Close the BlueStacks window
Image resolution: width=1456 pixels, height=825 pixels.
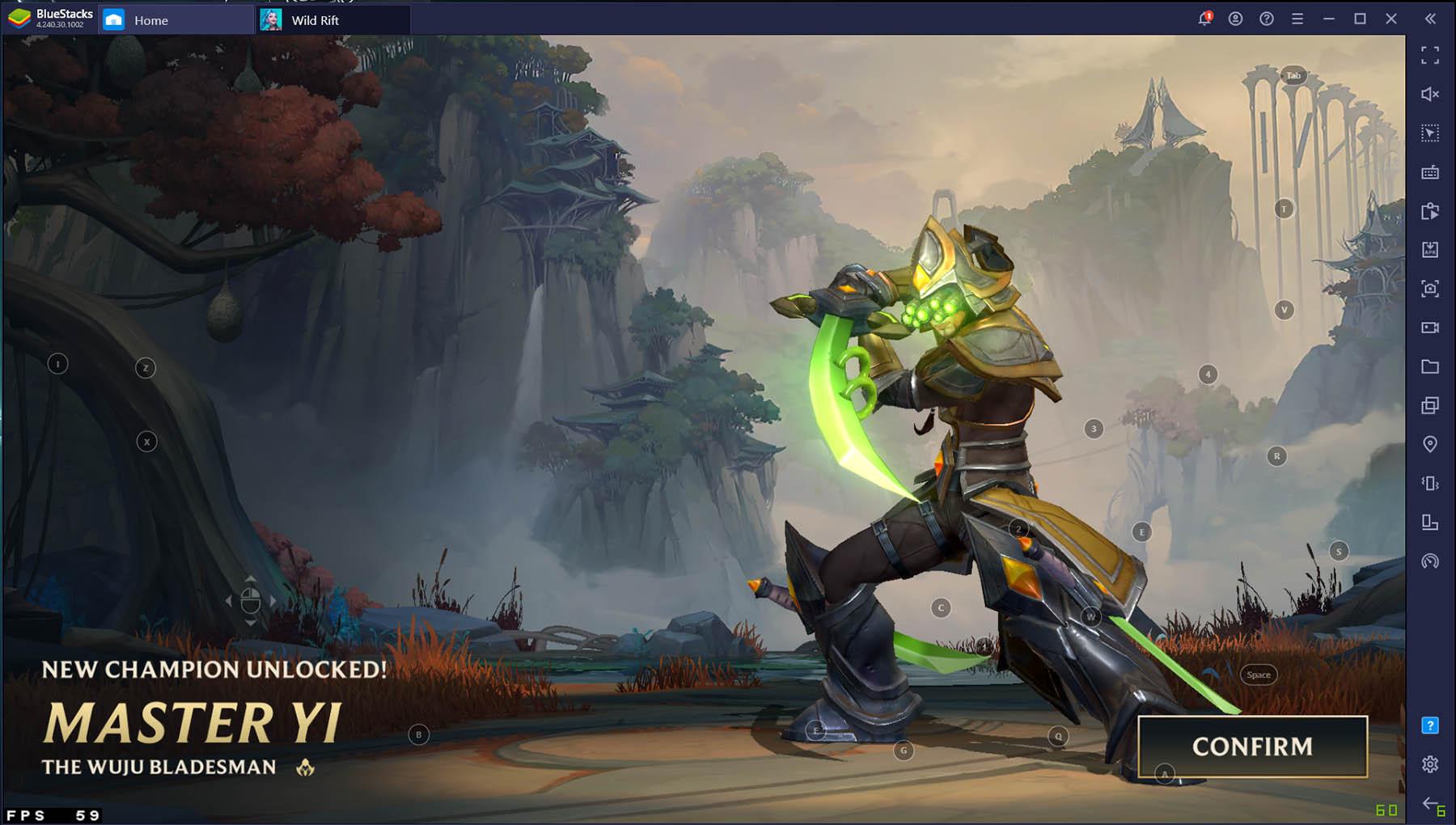(1391, 19)
